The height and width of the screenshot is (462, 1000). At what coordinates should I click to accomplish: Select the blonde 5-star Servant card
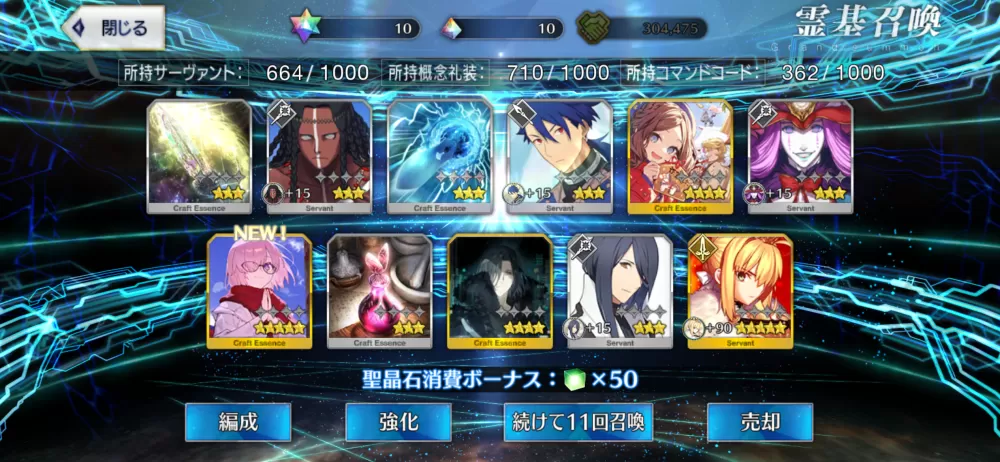click(740, 291)
